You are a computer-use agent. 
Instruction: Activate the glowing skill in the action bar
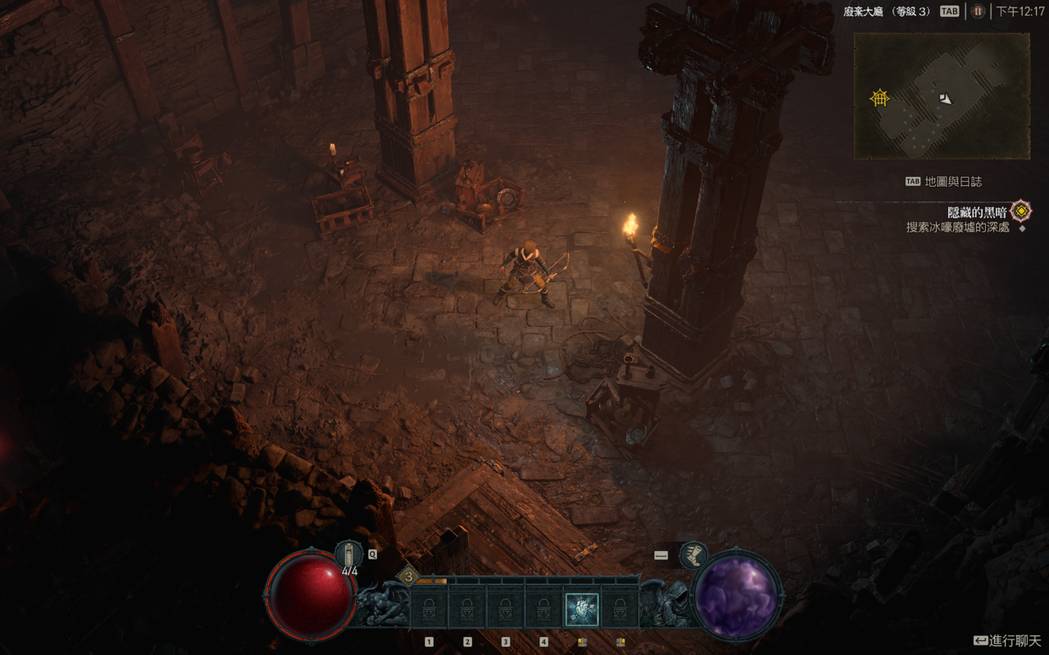tap(581, 608)
